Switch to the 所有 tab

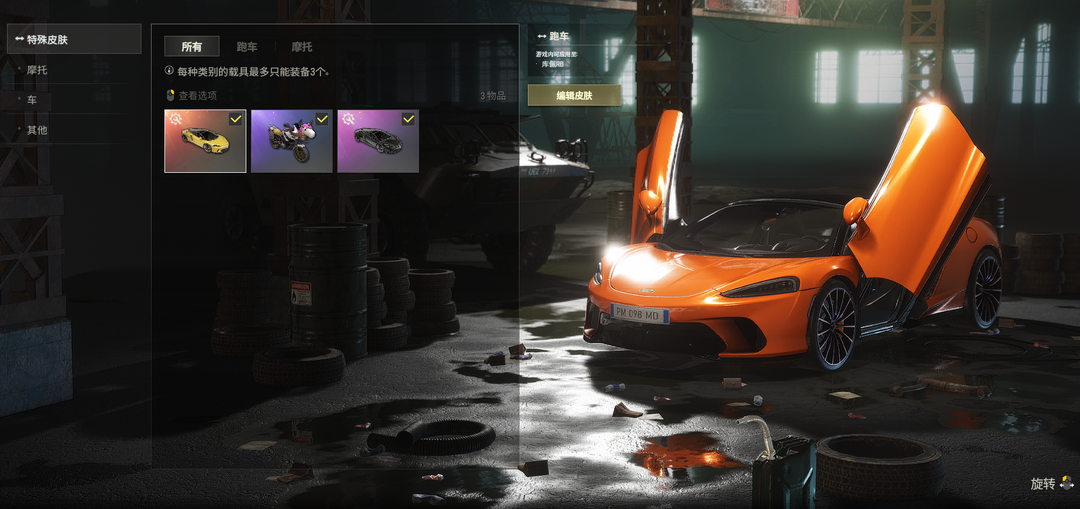pyautogui.click(x=192, y=47)
